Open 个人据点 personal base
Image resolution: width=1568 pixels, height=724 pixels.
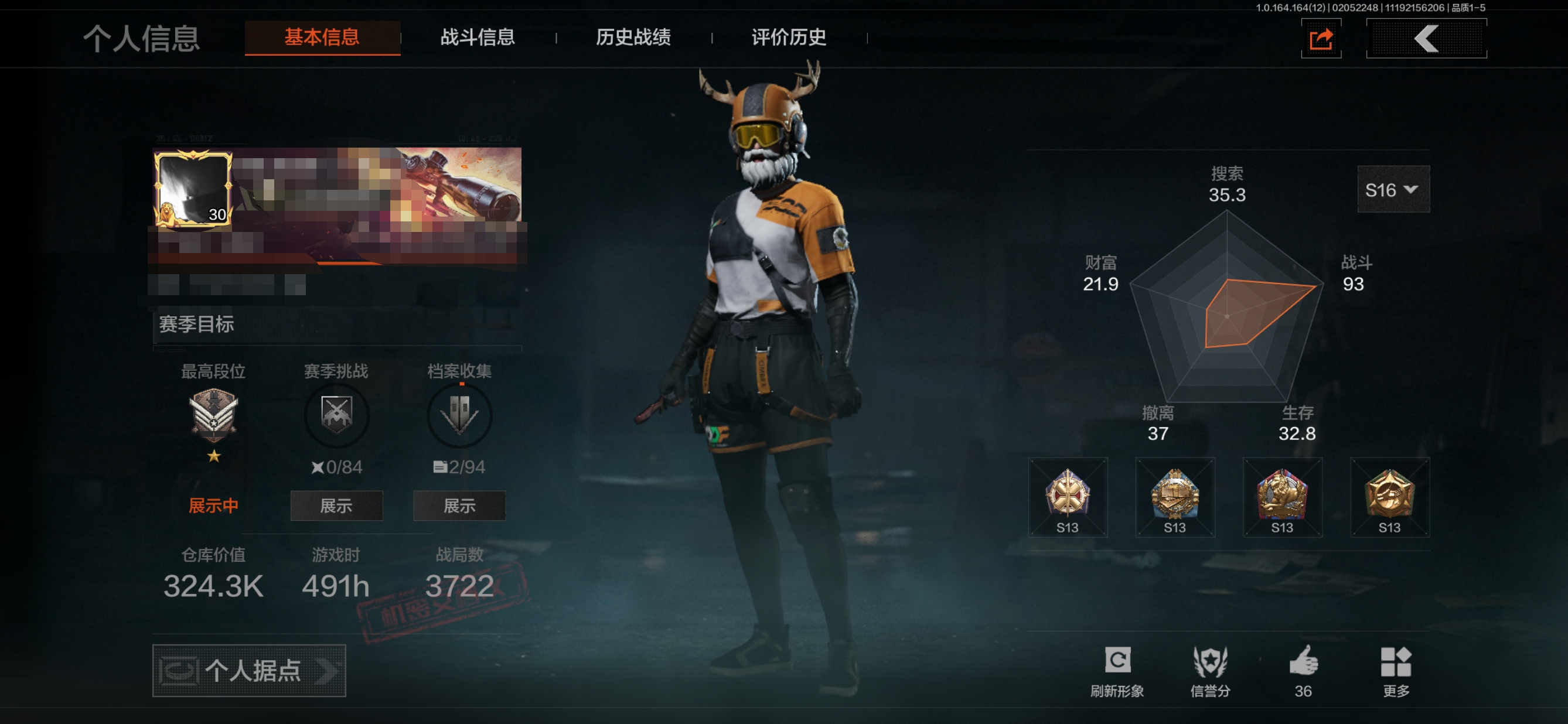(x=249, y=671)
